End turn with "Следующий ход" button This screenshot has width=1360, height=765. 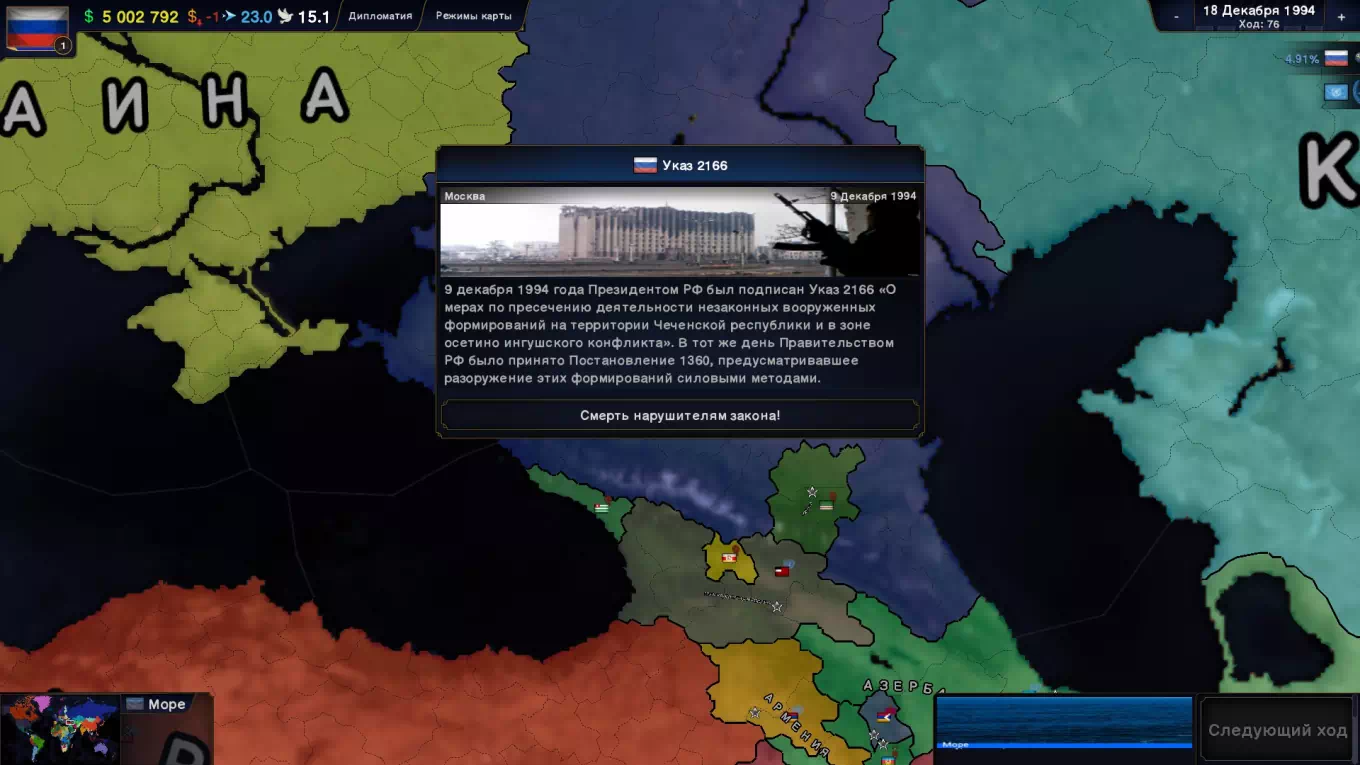[1277, 730]
